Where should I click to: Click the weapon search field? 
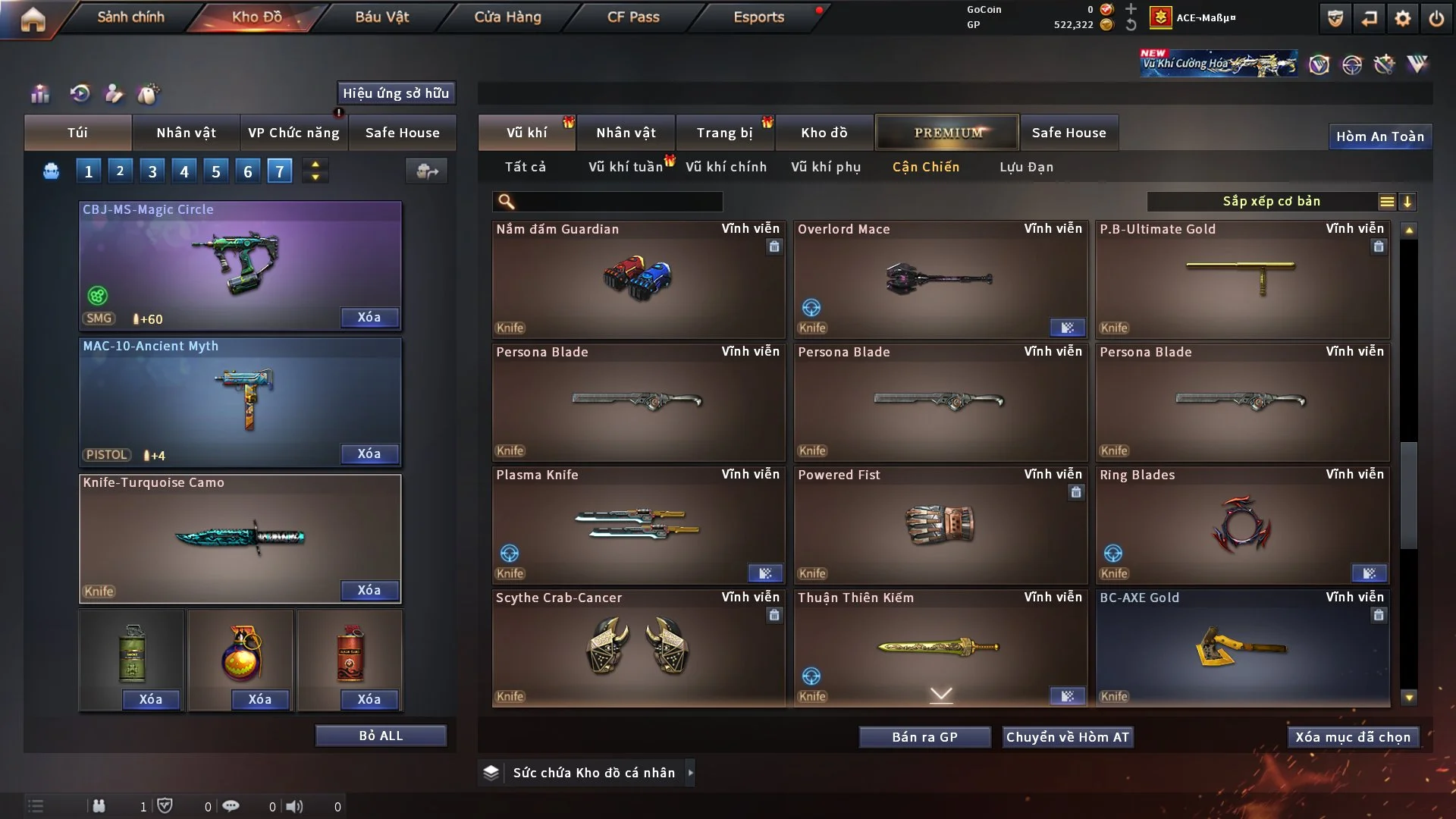[x=618, y=202]
